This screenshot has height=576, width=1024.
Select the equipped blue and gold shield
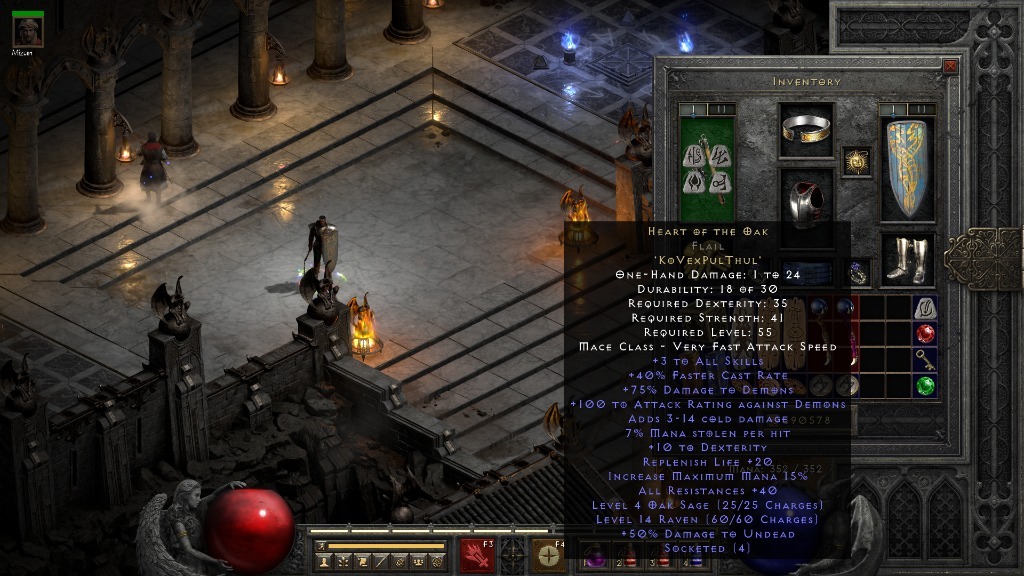(x=907, y=168)
